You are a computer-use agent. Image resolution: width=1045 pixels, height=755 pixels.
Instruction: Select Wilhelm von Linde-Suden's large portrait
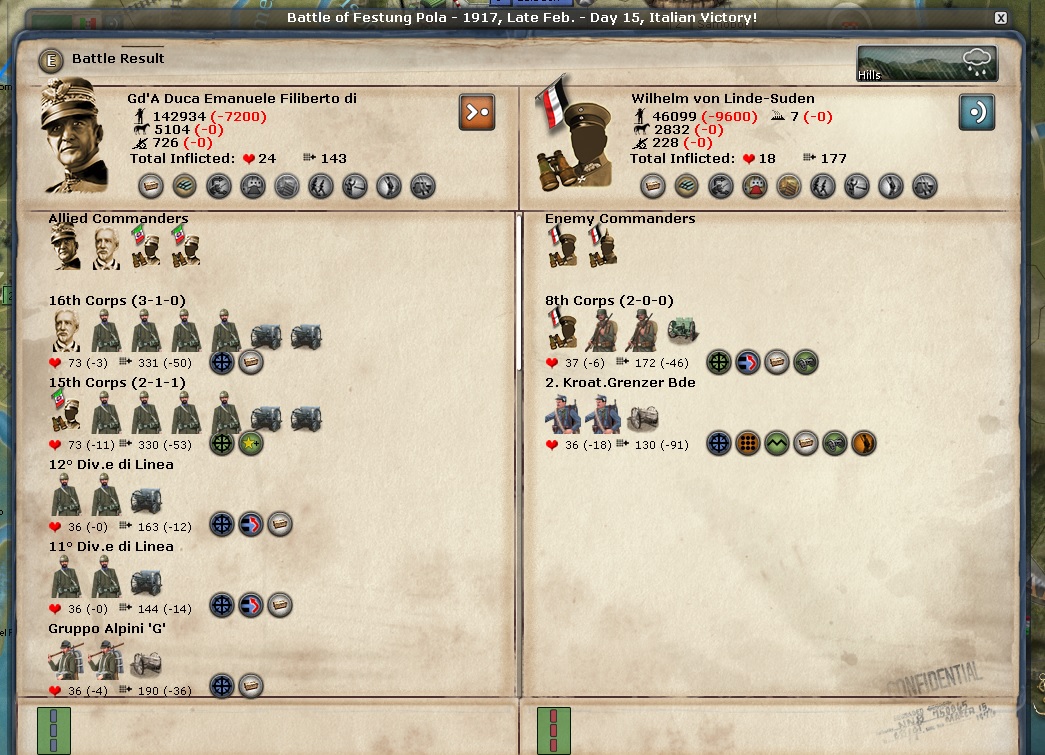573,135
